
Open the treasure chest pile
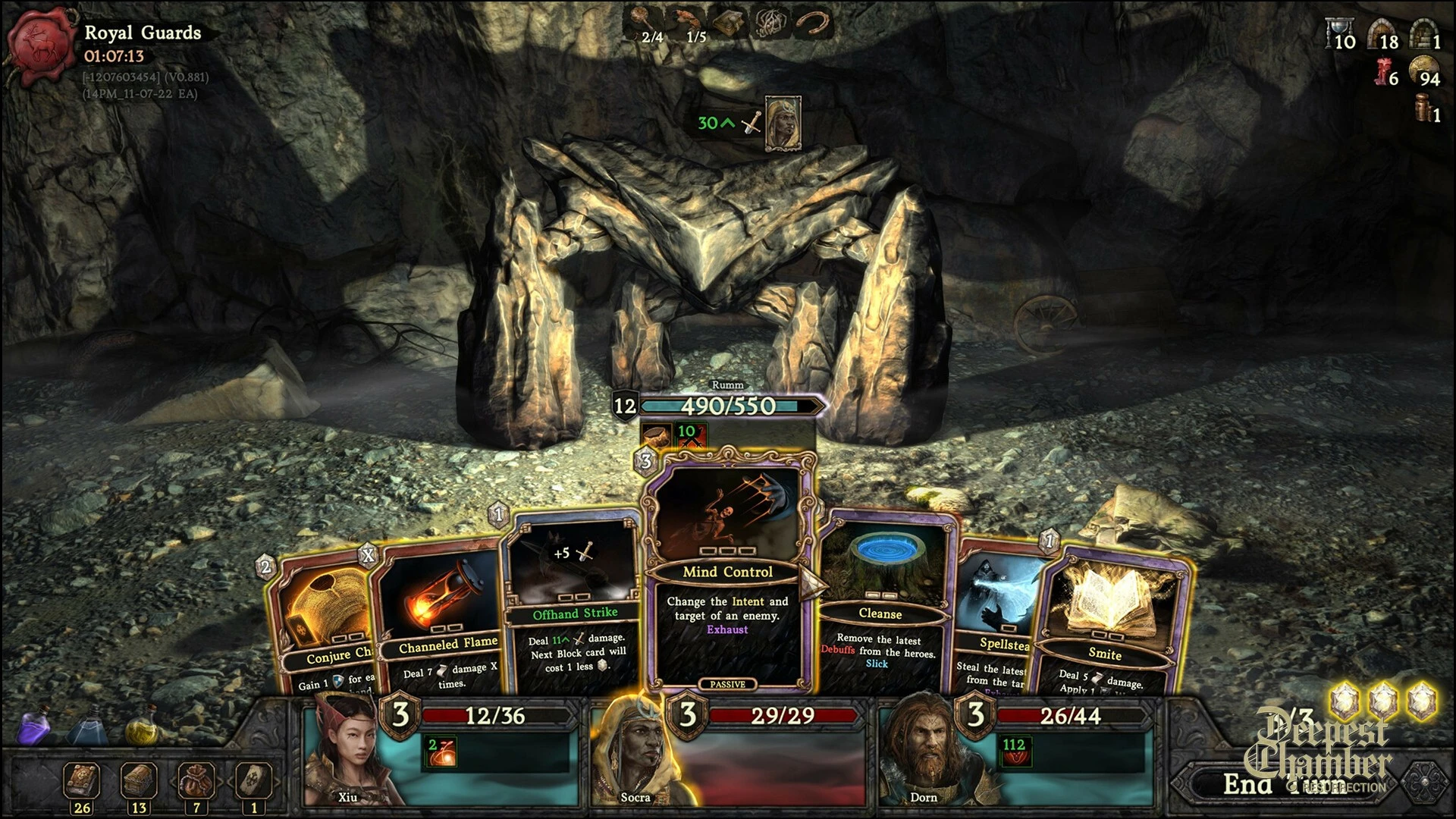pos(139,781)
